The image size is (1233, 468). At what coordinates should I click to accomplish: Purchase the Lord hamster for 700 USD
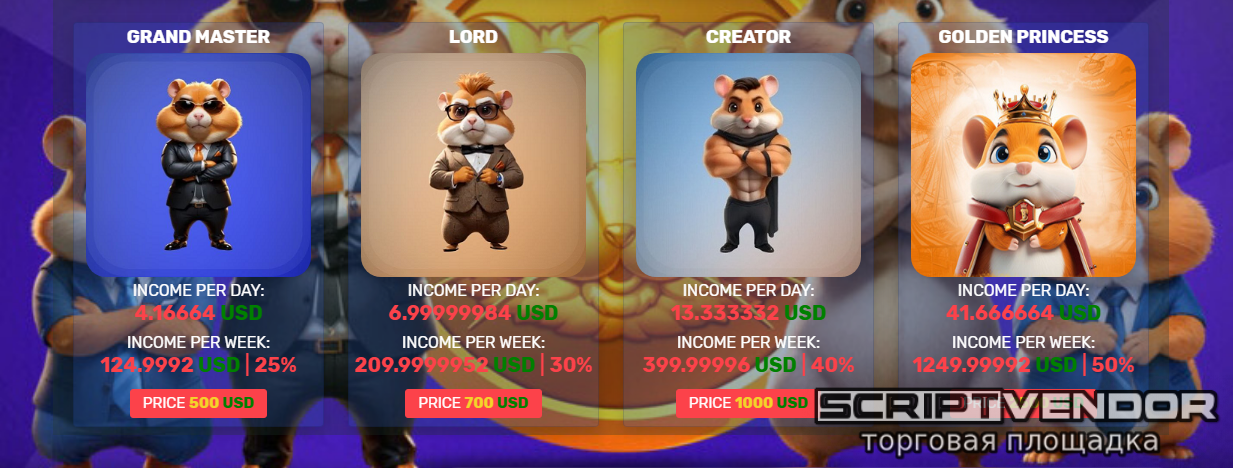tap(473, 403)
